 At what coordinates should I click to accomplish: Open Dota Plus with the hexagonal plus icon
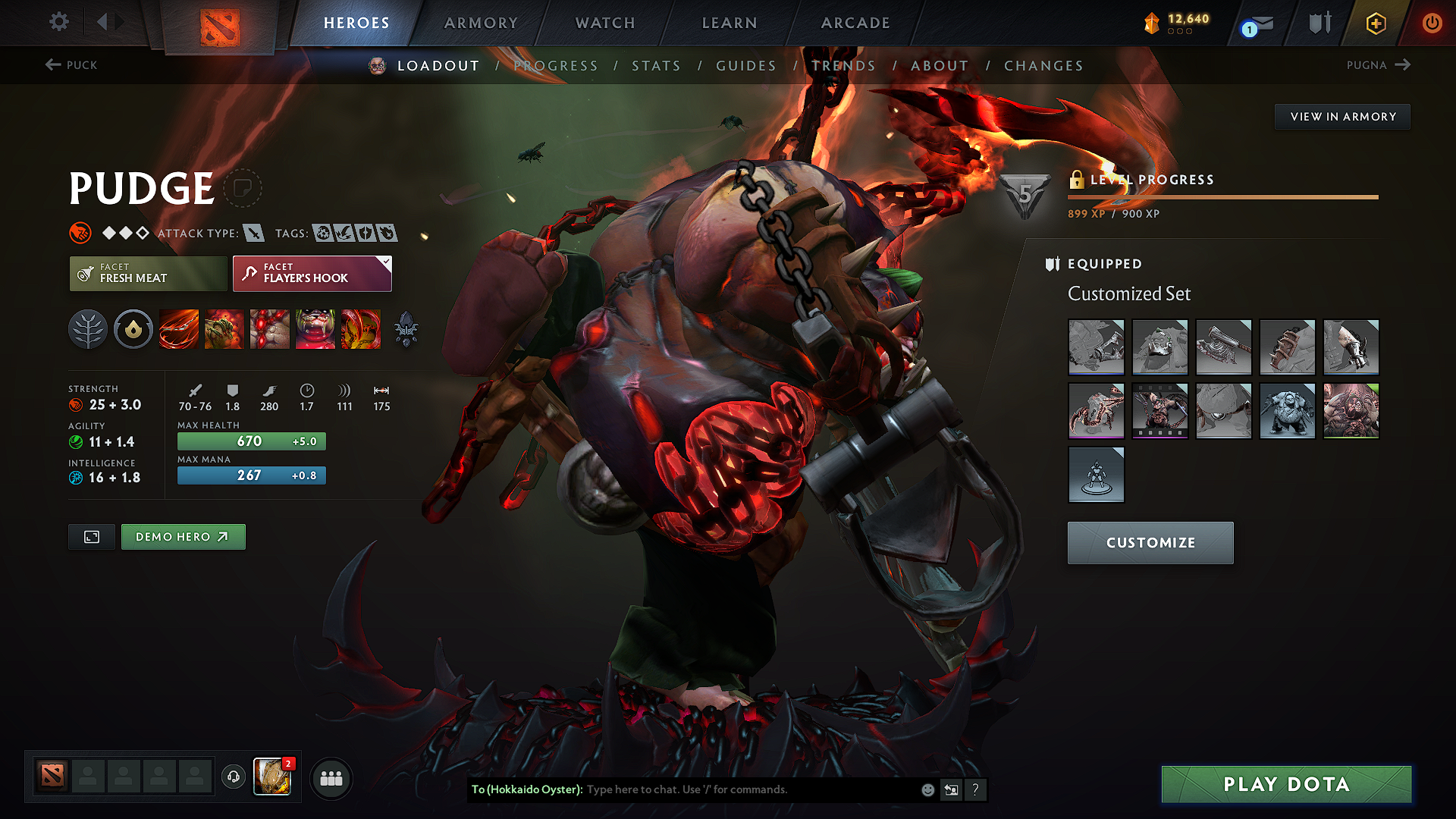[1375, 23]
